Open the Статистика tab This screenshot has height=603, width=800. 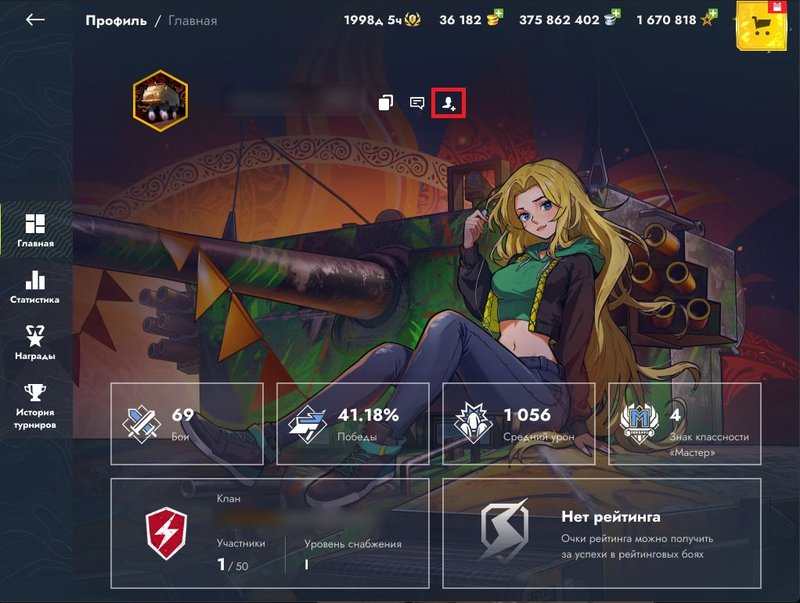tap(35, 287)
